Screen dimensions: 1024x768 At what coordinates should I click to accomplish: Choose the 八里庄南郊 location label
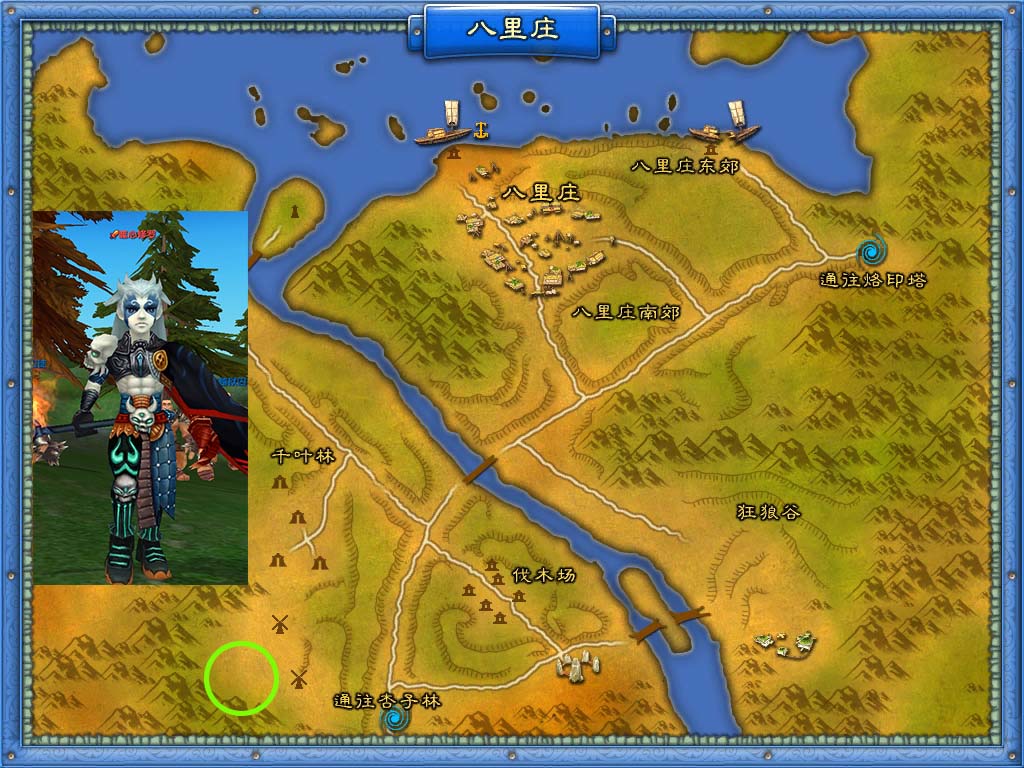point(626,313)
